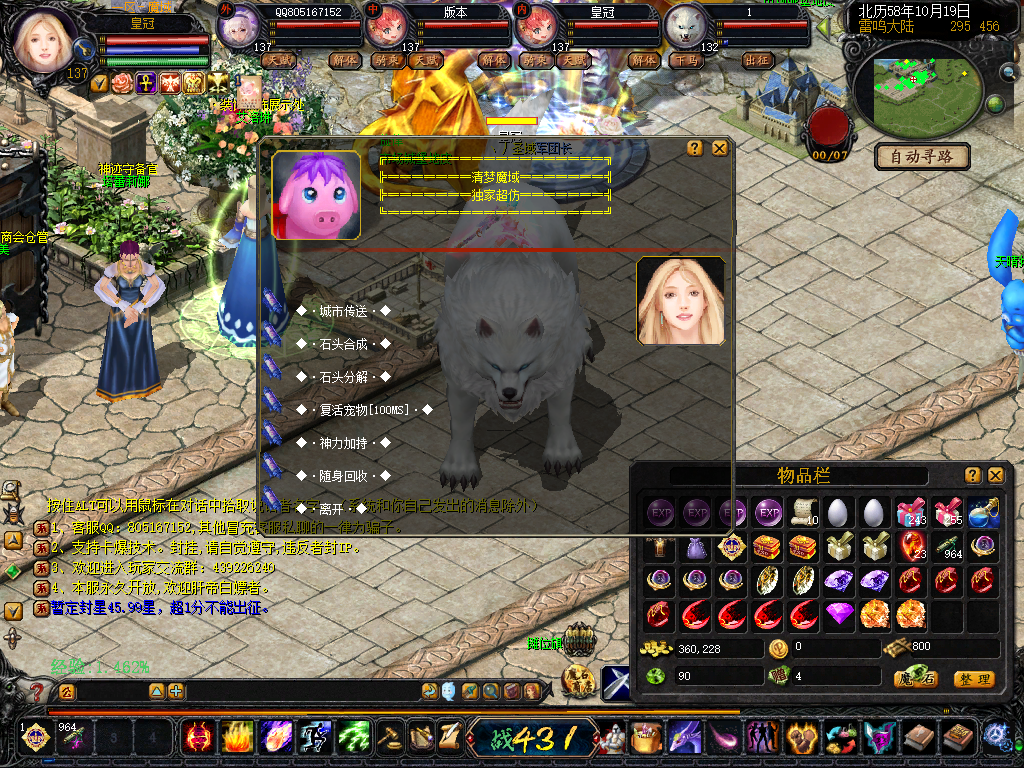Click the 整理 sort inventory button
The image size is (1024, 768).
973,679
